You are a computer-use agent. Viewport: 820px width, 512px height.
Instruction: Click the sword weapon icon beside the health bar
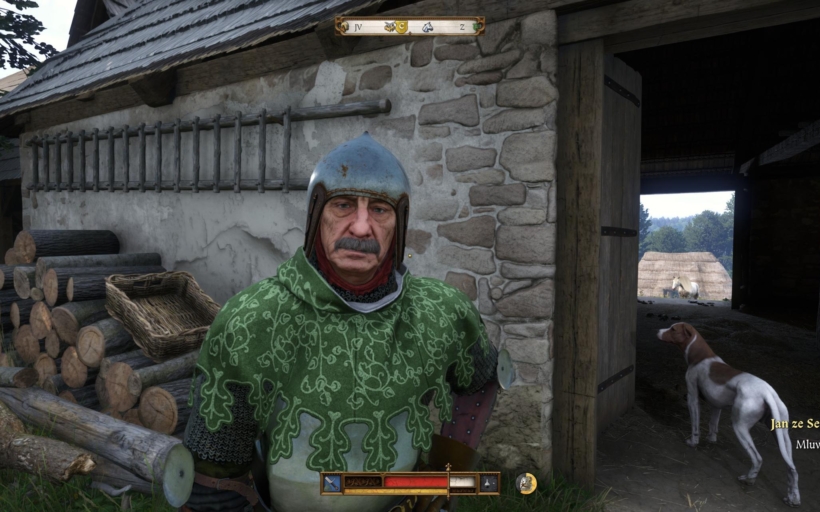point(332,483)
